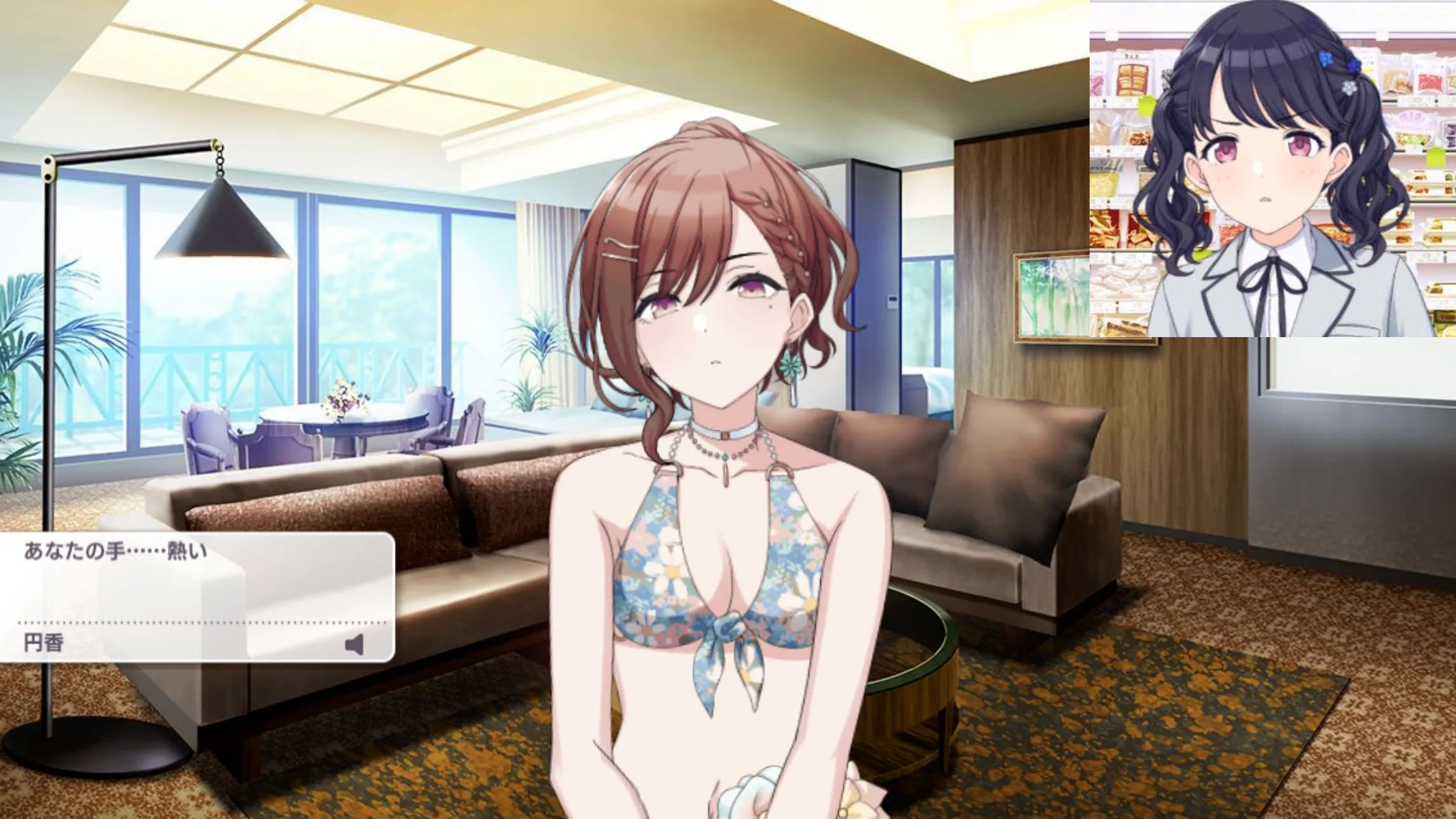Viewport: 1456px width, 819px height.
Task: Advance the dialogue box text
Action: click(197, 578)
